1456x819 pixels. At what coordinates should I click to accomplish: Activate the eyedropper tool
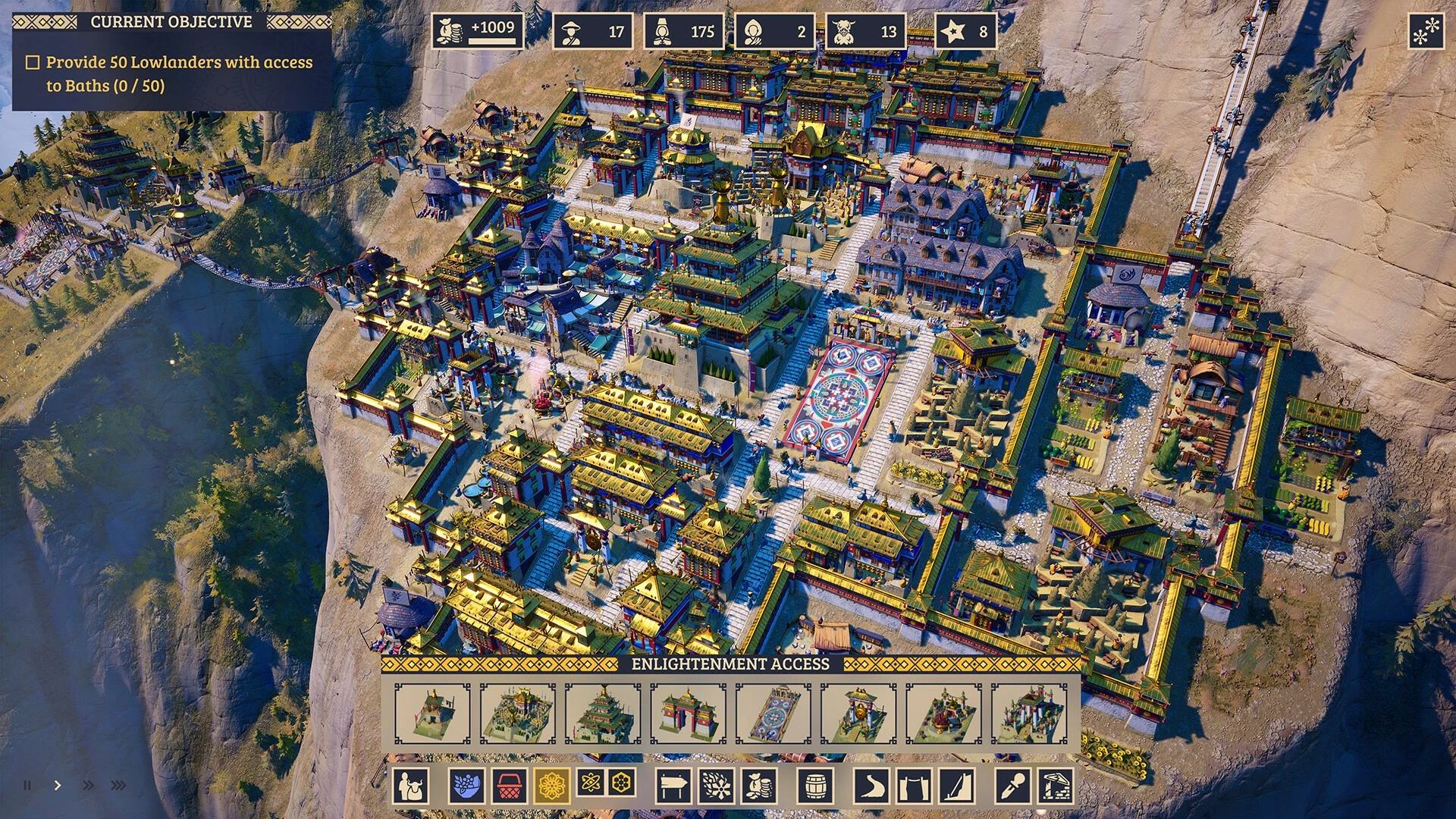(x=1013, y=786)
